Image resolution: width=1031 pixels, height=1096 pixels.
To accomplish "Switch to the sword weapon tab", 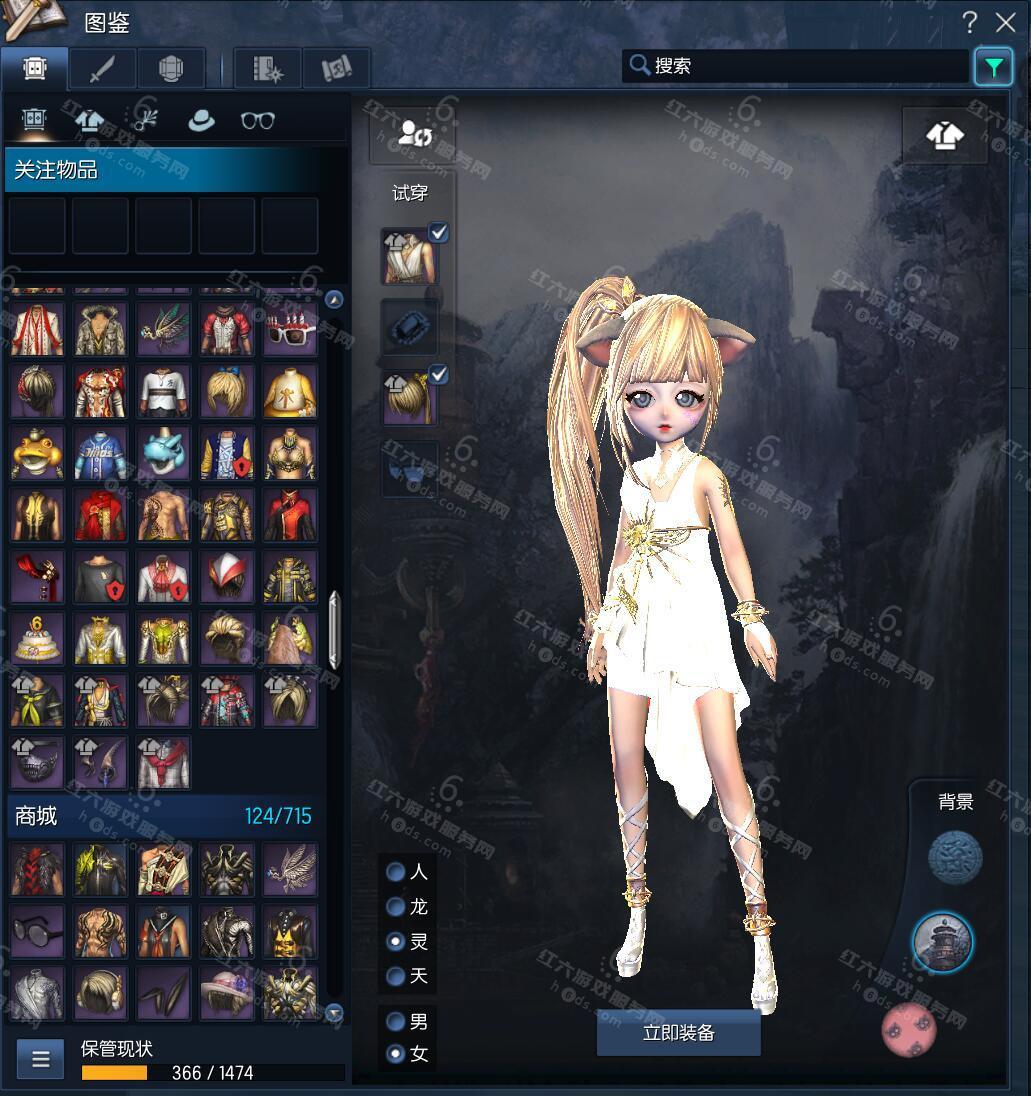I will tap(103, 68).
